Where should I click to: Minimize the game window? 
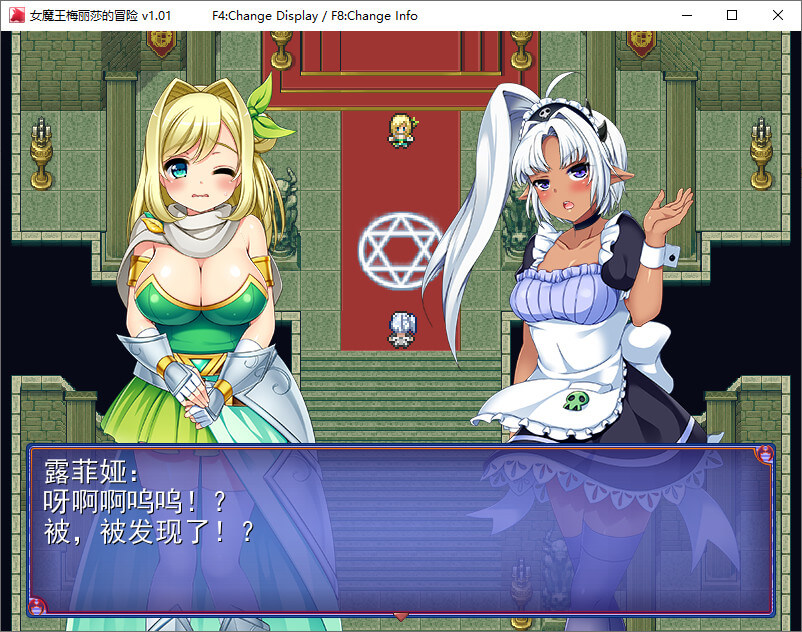[686, 15]
